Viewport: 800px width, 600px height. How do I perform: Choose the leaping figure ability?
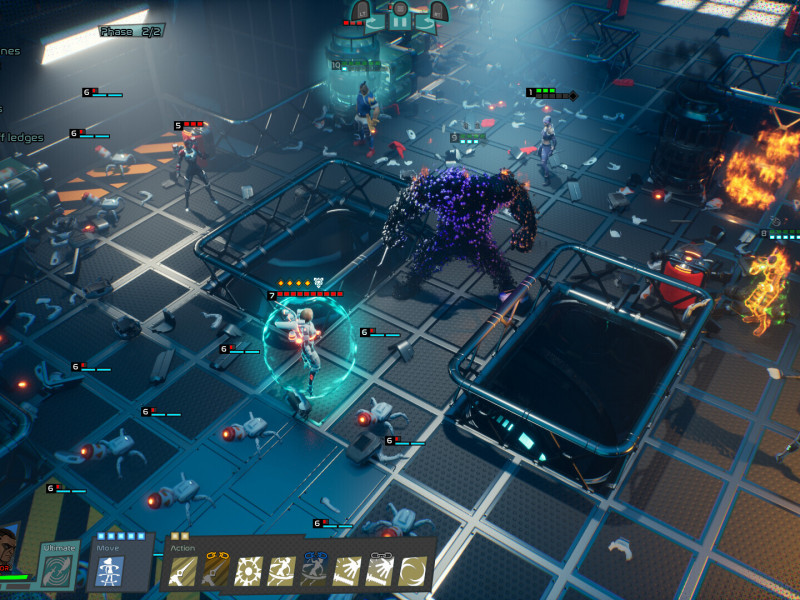tap(281, 571)
